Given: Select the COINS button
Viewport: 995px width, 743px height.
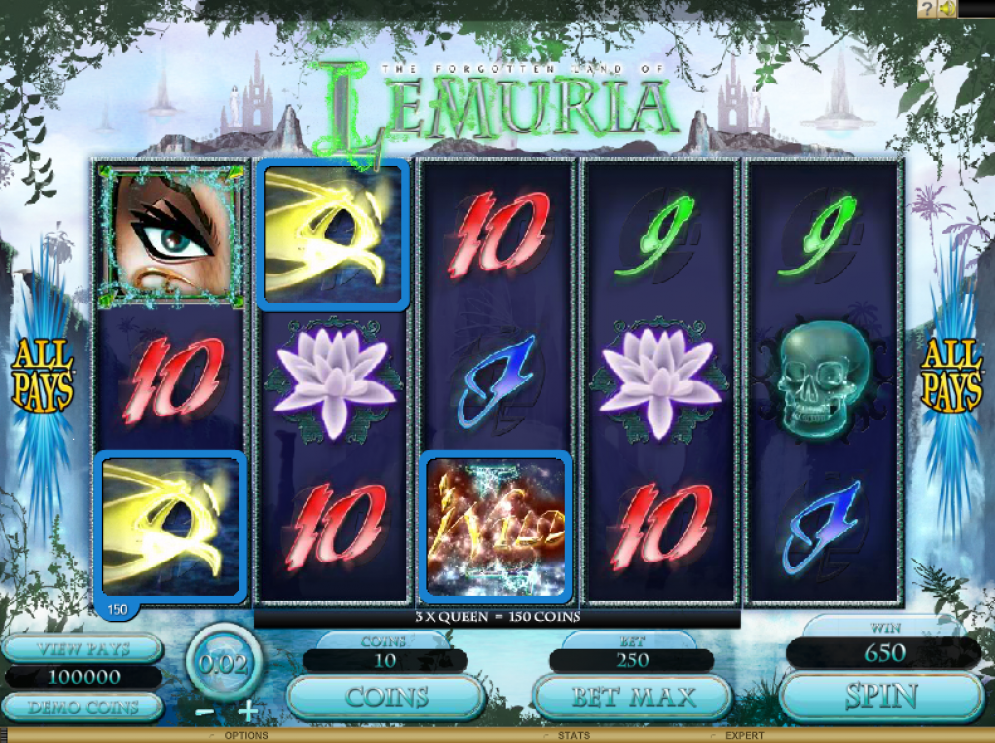Looking at the screenshot, I should click(x=386, y=696).
